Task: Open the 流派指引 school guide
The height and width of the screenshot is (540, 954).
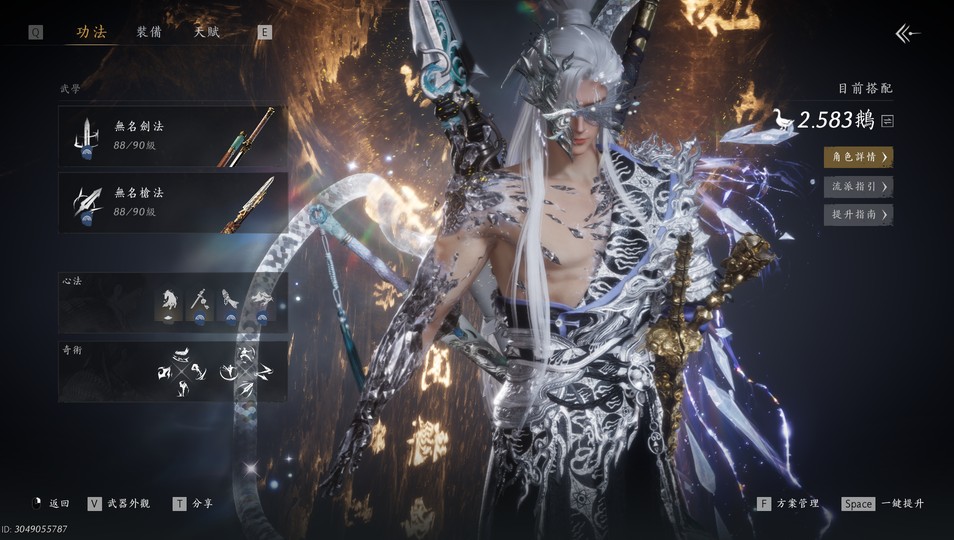Action: point(858,186)
